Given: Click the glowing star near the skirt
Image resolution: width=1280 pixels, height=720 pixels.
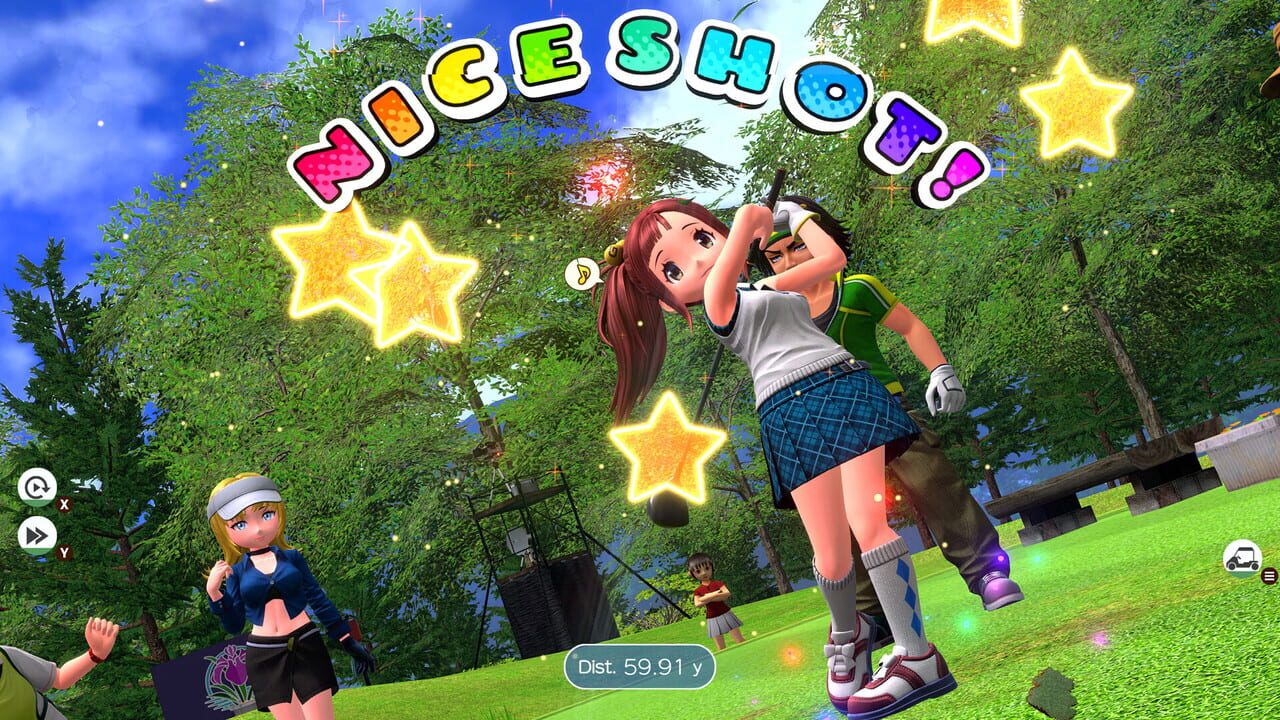Looking at the screenshot, I should pos(668,448).
